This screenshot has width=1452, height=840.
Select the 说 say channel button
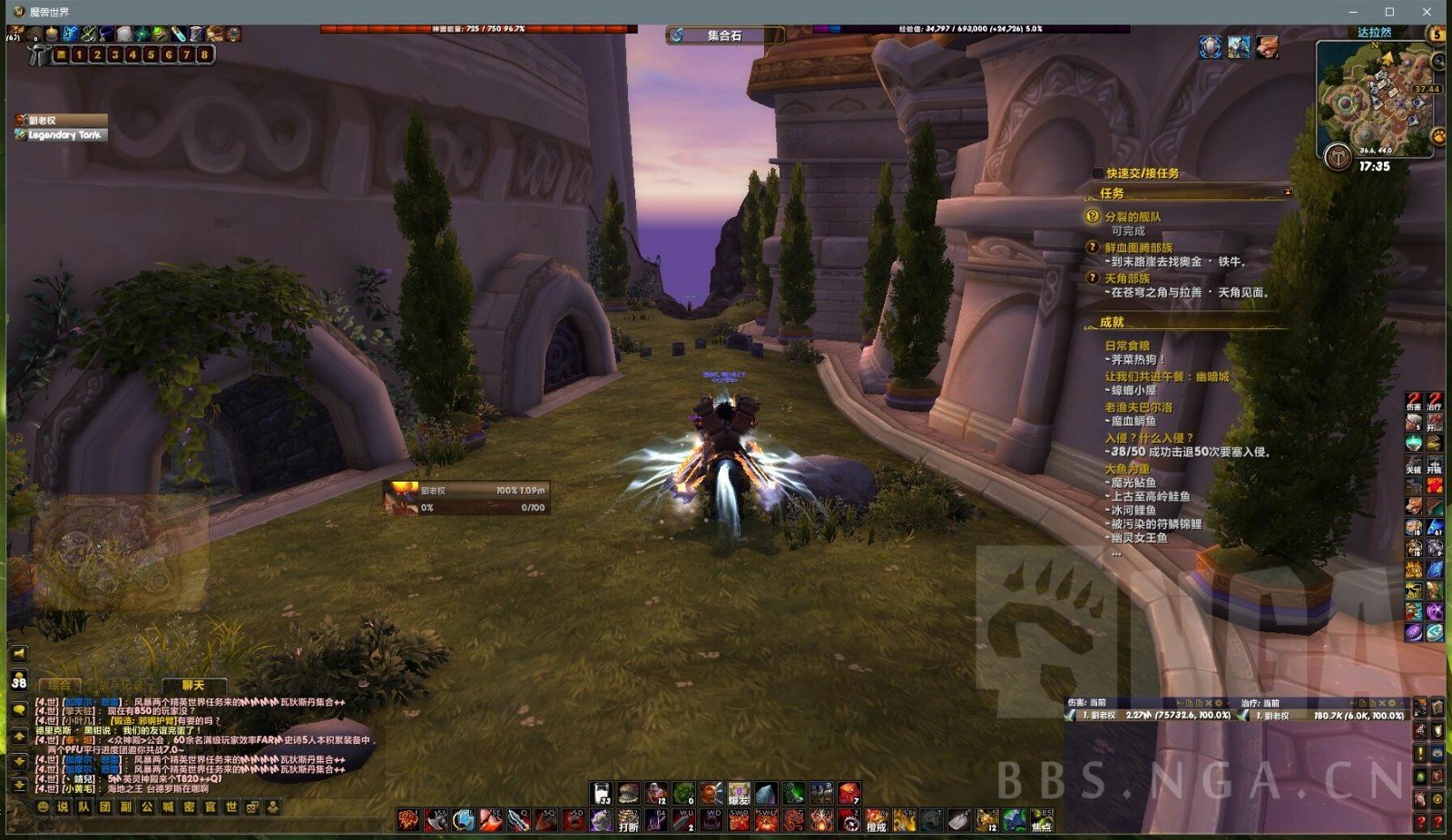[x=63, y=806]
